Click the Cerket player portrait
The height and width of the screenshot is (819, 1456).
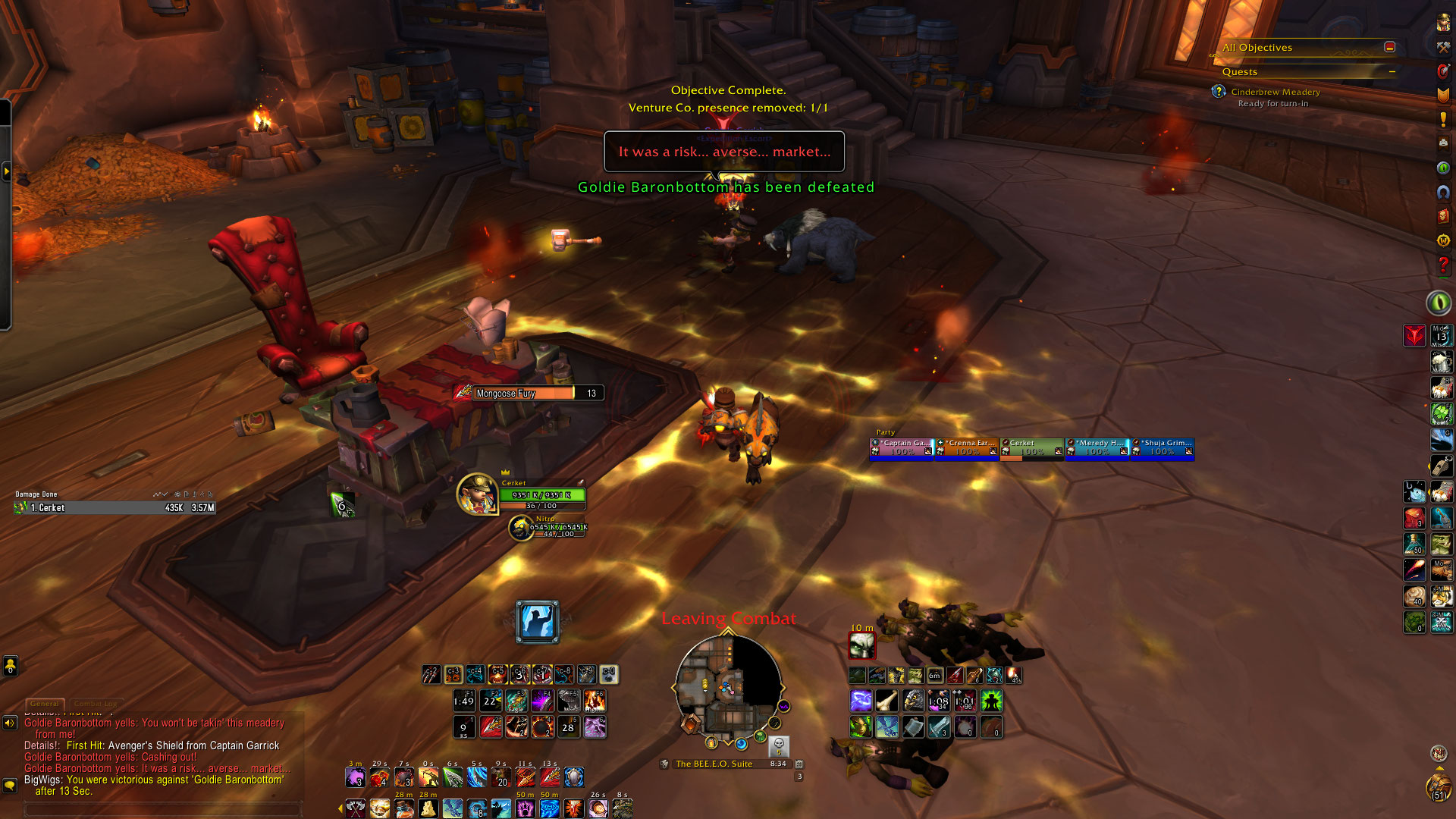click(x=476, y=493)
